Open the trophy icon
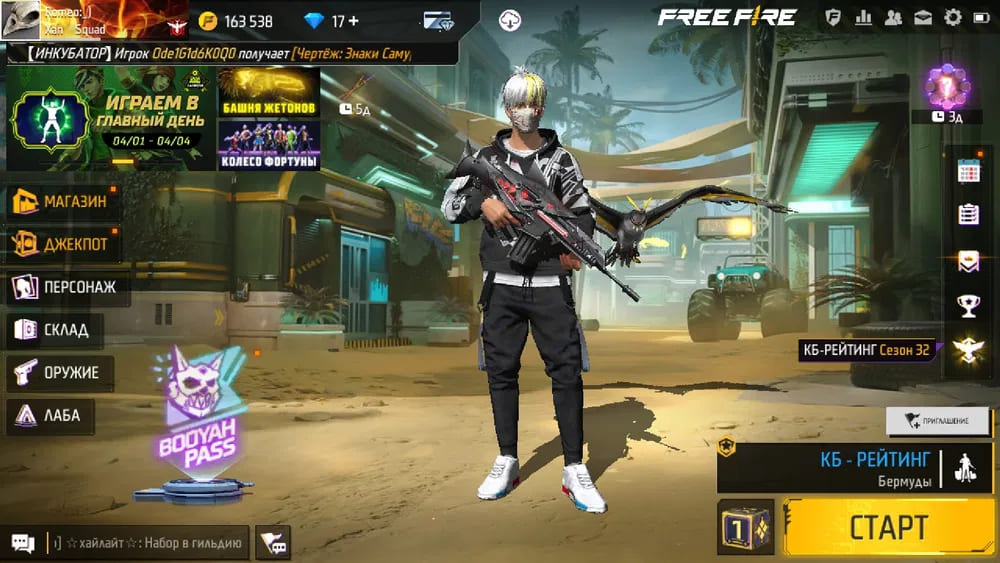Image resolution: width=1000 pixels, height=563 pixels. coord(968,305)
